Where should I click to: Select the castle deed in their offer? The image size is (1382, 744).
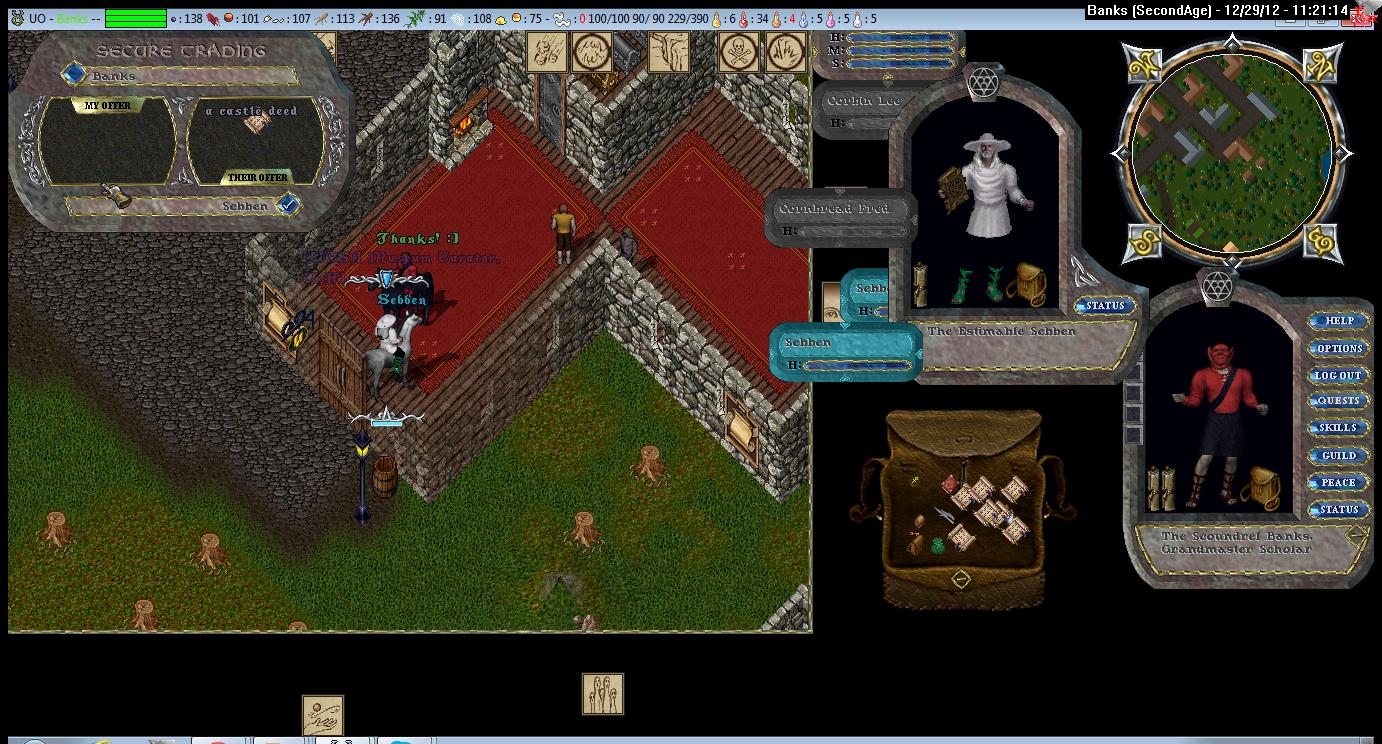[257, 123]
